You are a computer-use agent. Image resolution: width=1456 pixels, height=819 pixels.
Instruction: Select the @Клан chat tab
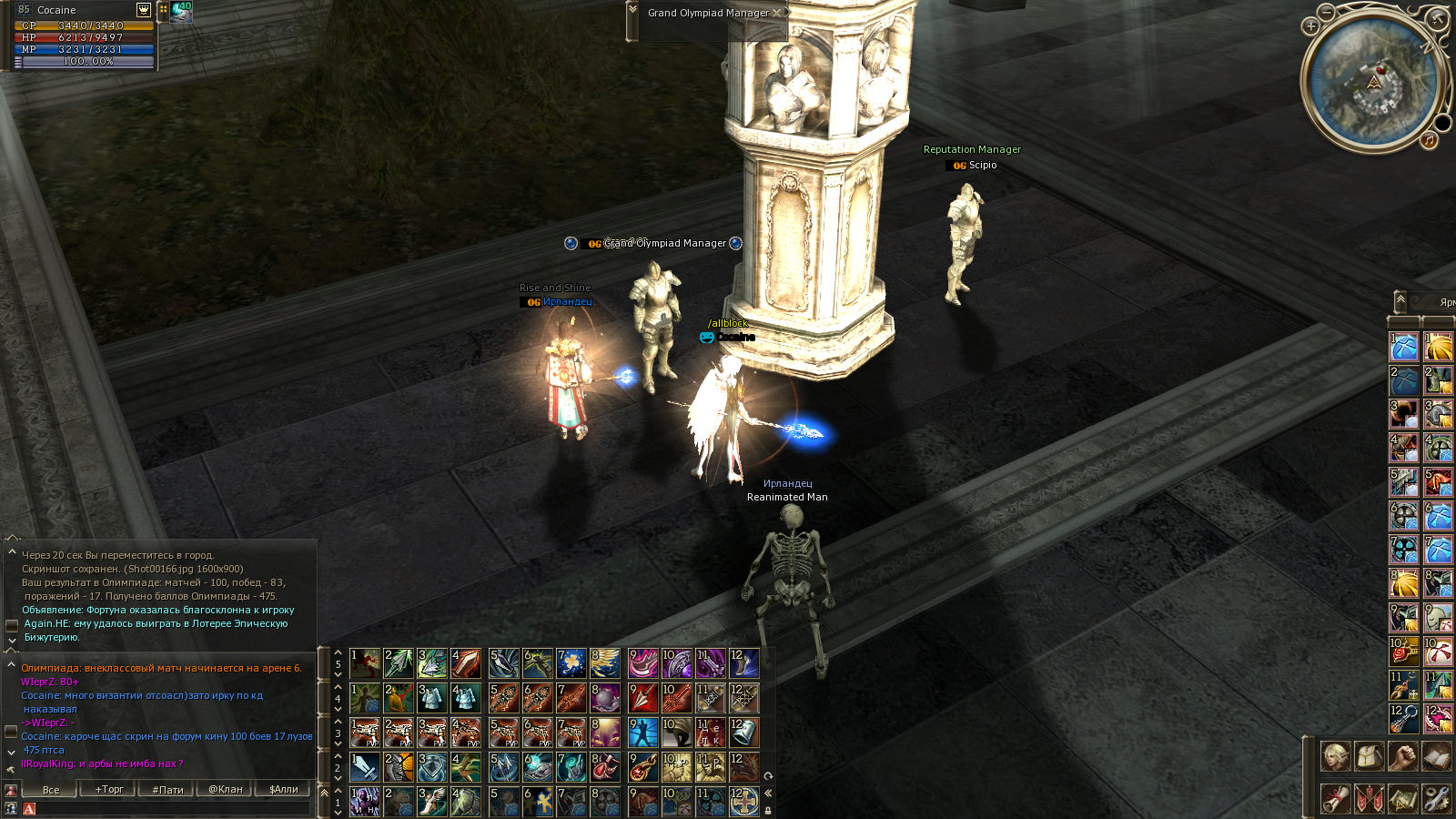pos(226,789)
